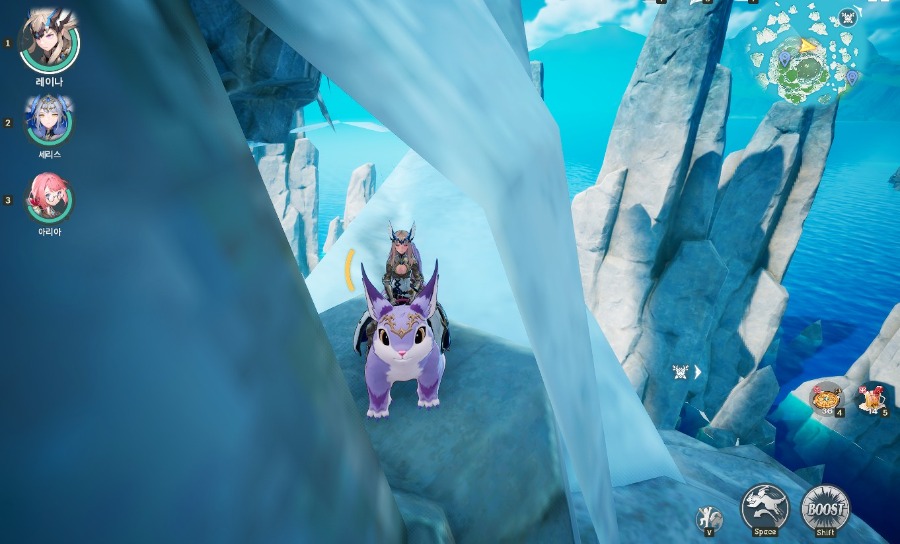Select party member 레이나 portrait
Screen dimensions: 900x544
point(49,42)
